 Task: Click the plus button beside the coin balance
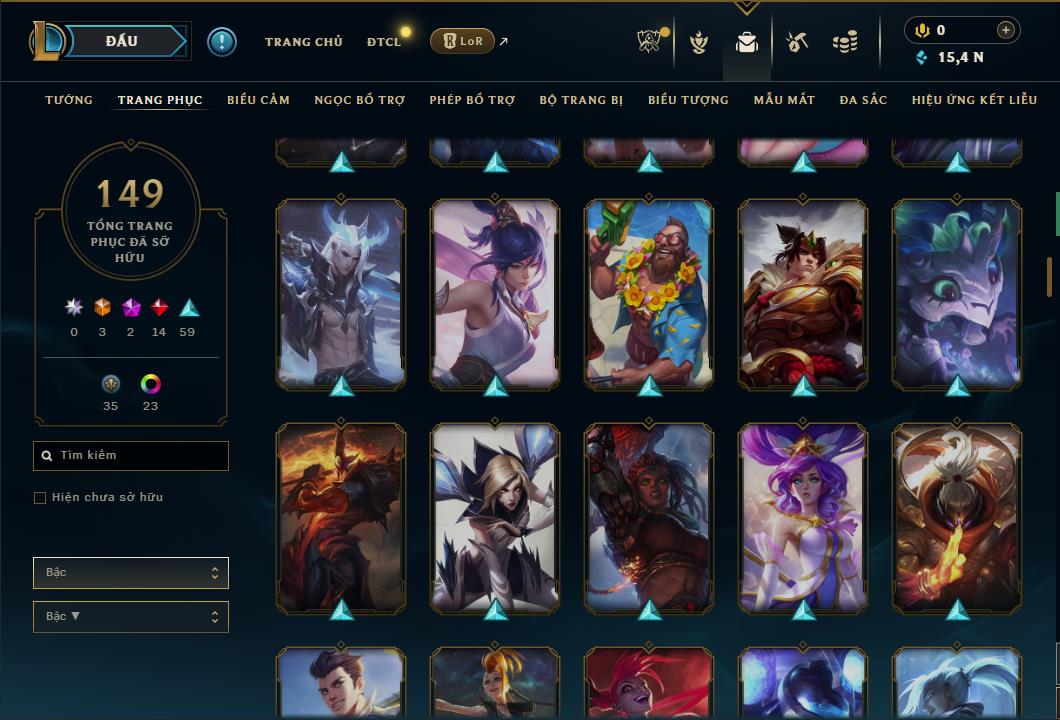point(1005,31)
